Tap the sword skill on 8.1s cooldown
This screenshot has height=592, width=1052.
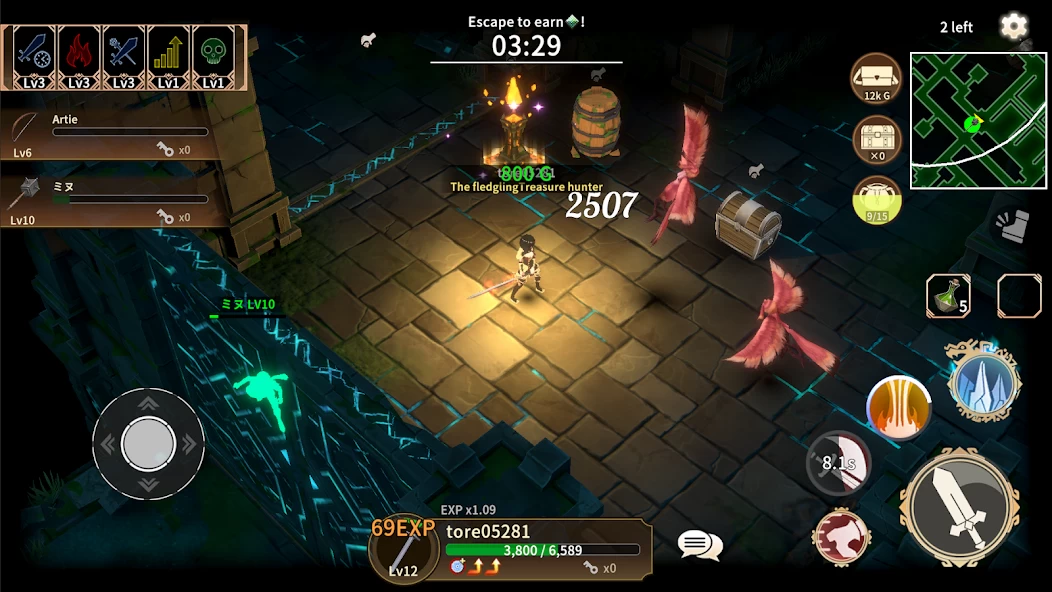(x=838, y=463)
